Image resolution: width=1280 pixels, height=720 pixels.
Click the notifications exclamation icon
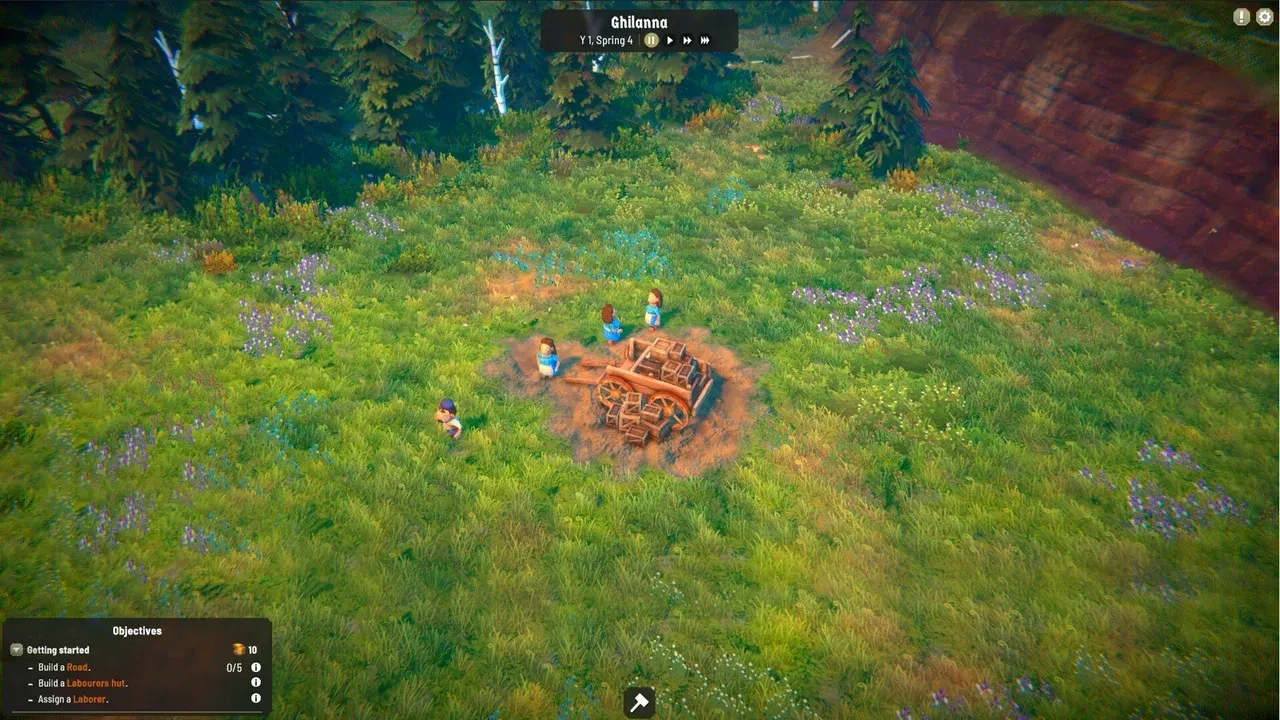(x=1238, y=17)
